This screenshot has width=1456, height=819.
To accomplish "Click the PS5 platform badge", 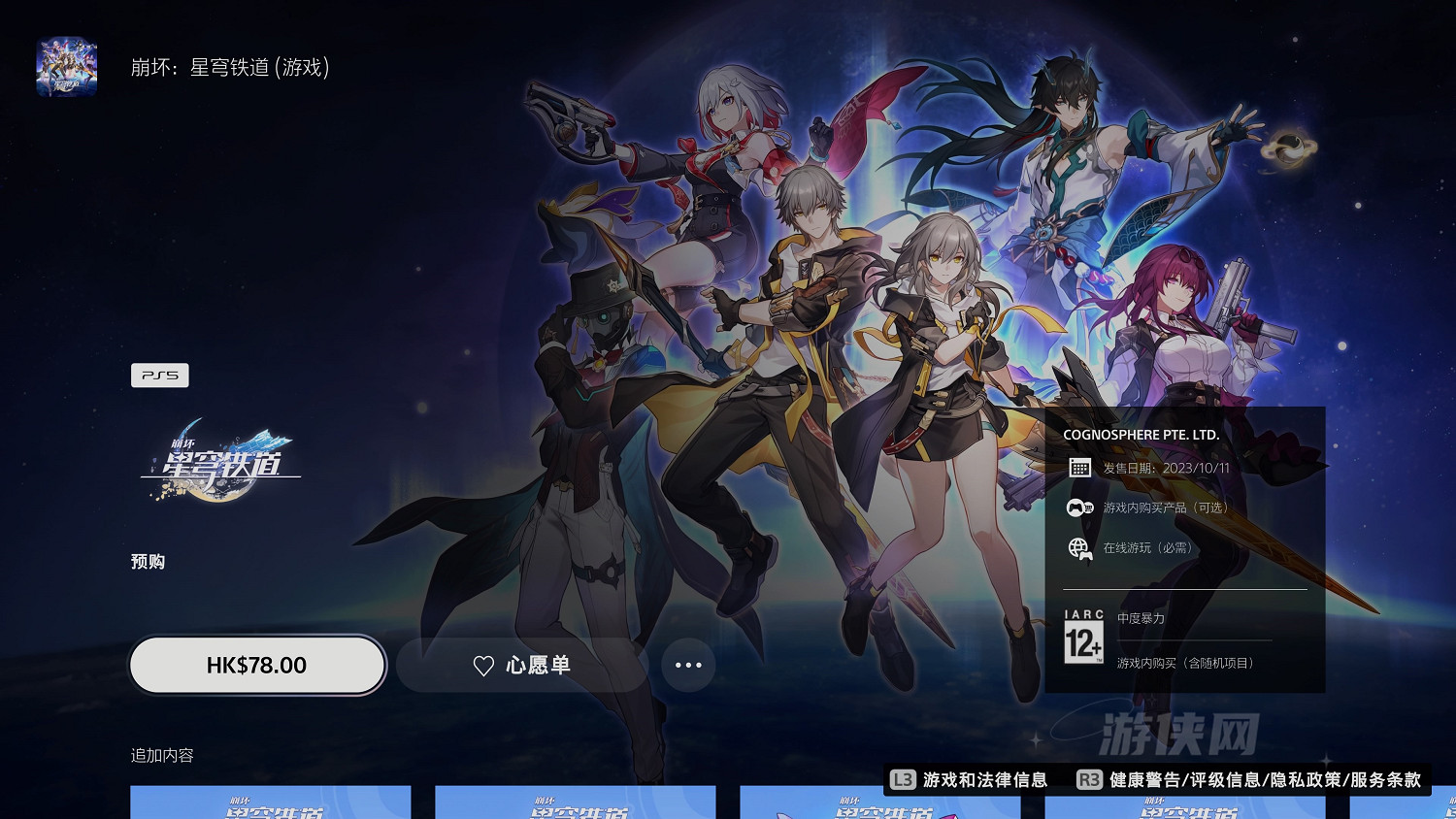I will point(160,375).
